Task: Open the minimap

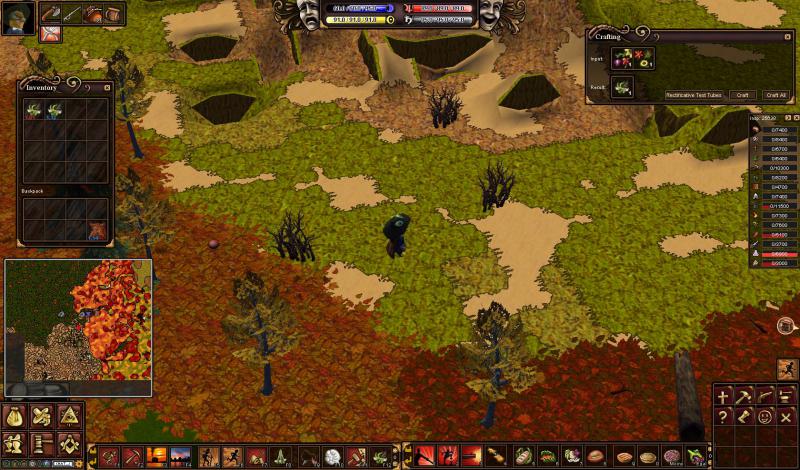Action: [x=78, y=327]
